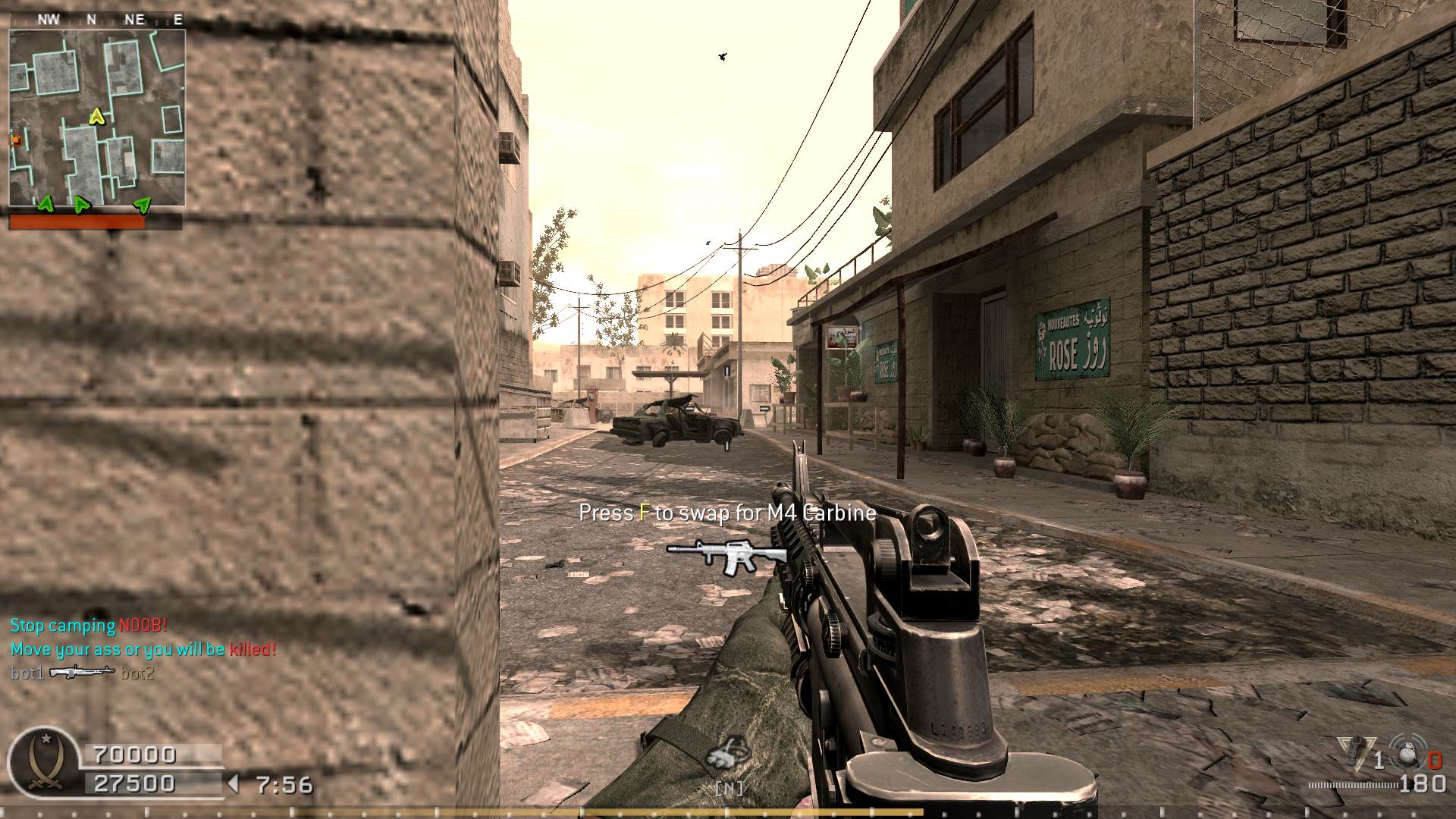The height and width of the screenshot is (819, 1456).
Task: Select the M4 Carbine pickup icon
Action: click(x=726, y=556)
